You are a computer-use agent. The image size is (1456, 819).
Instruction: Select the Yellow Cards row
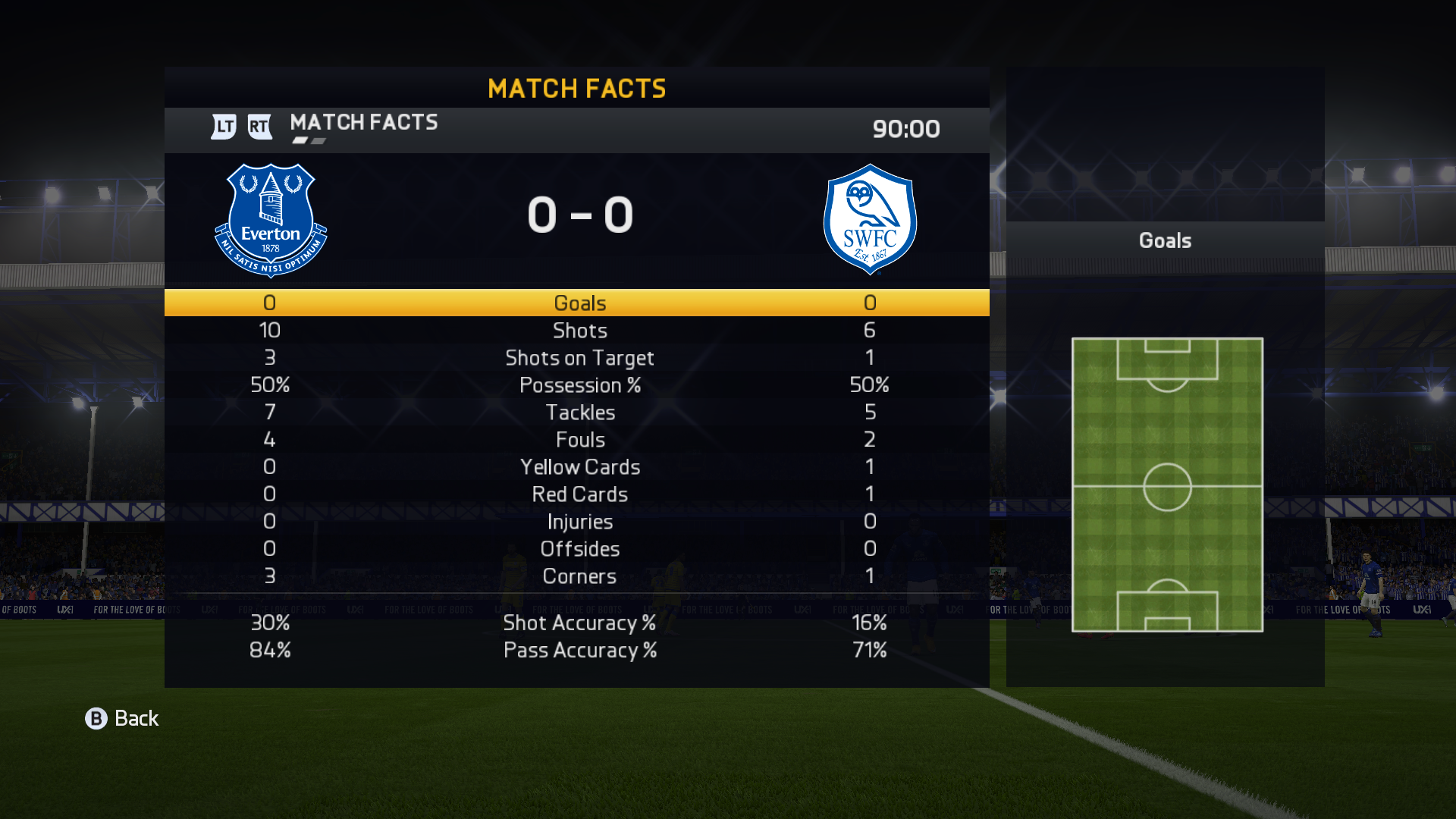[x=579, y=466]
